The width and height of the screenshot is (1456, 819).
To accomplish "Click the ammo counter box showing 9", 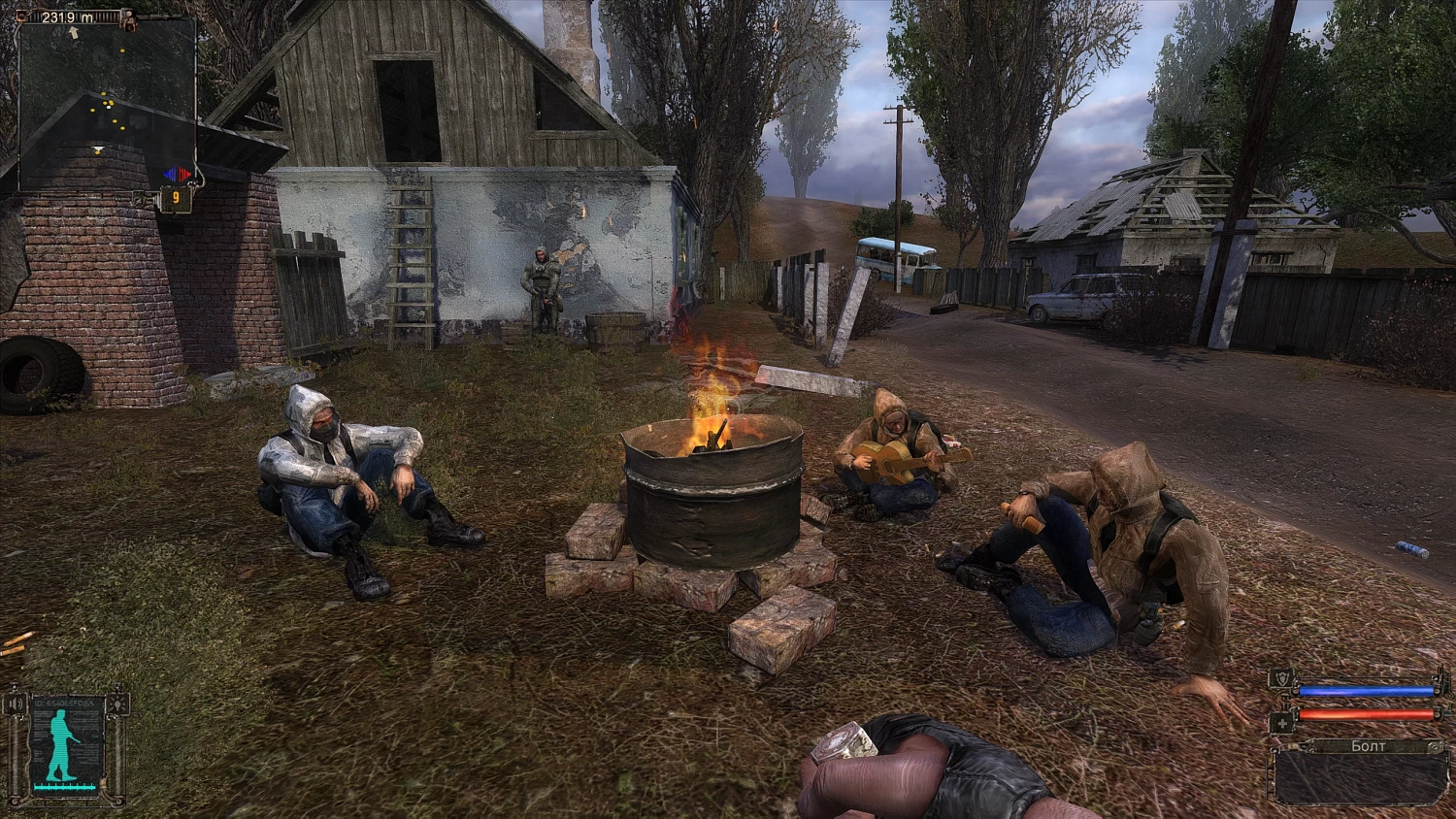I will click(x=176, y=197).
